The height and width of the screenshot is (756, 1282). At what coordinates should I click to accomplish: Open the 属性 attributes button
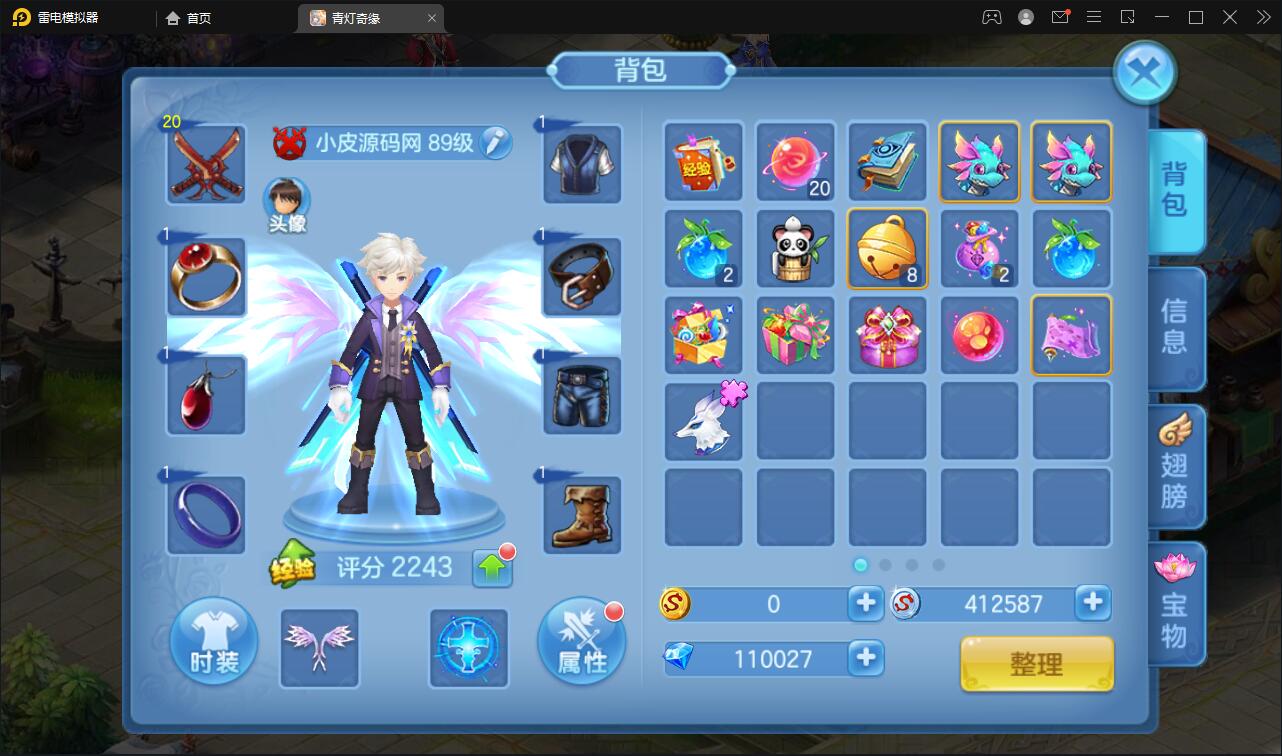pyautogui.click(x=581, y=643)
